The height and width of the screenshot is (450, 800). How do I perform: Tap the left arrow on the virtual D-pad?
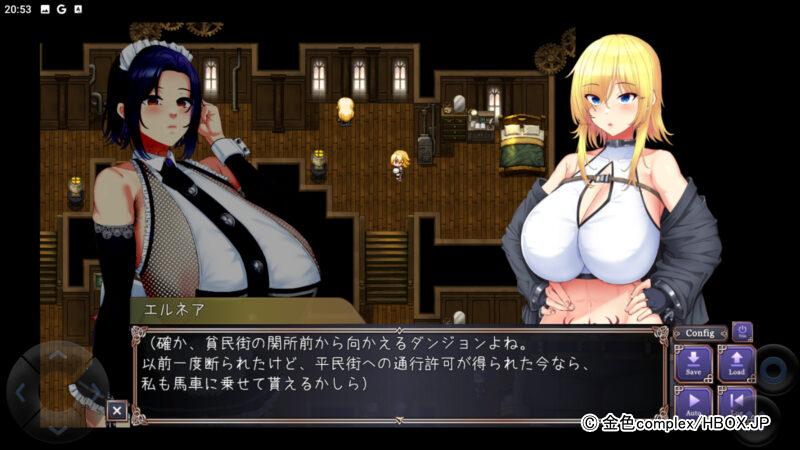(22, 391)
